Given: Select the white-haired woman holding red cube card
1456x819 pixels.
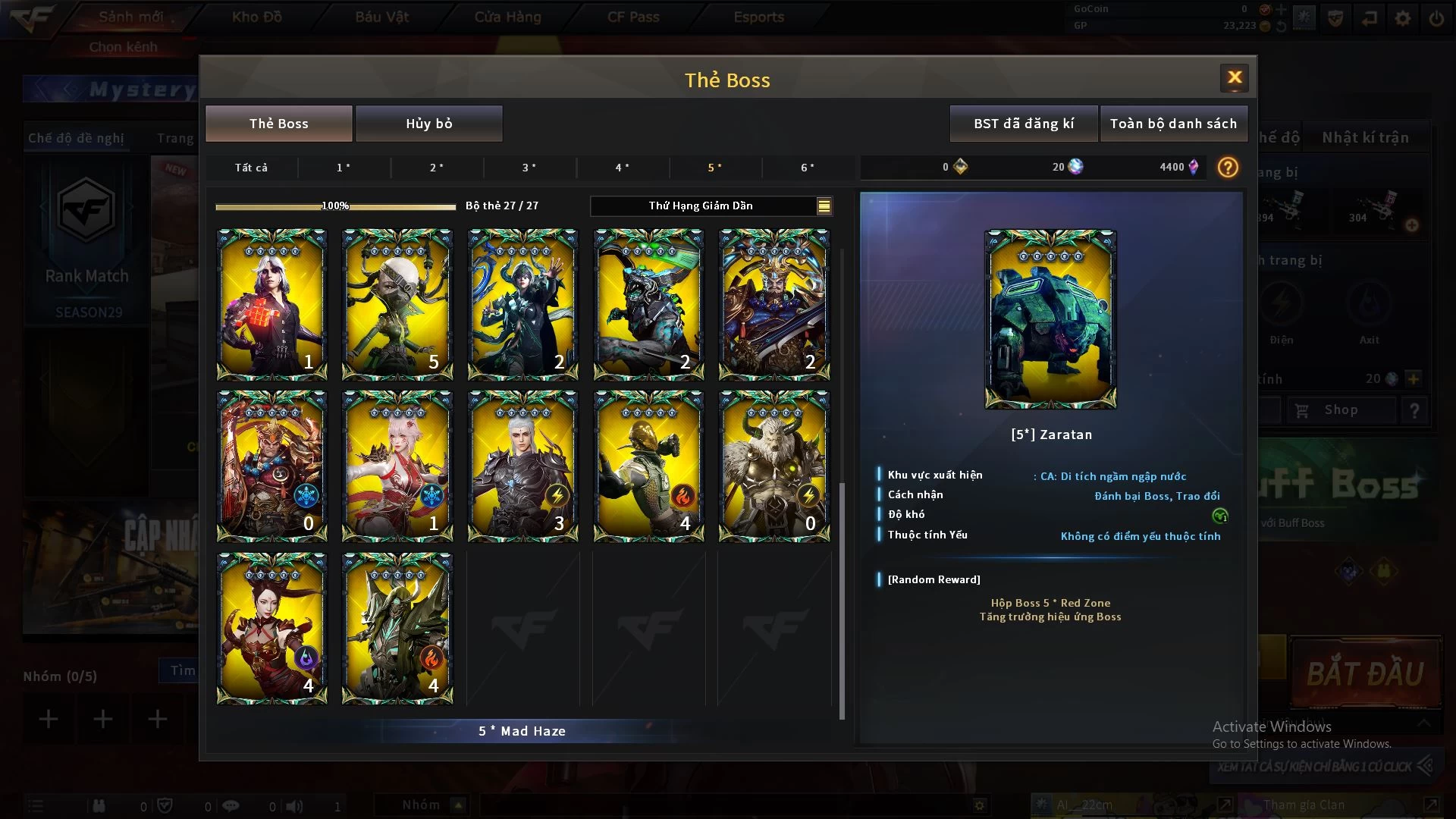Looking at the screenshot, I should tap(271, 304).
